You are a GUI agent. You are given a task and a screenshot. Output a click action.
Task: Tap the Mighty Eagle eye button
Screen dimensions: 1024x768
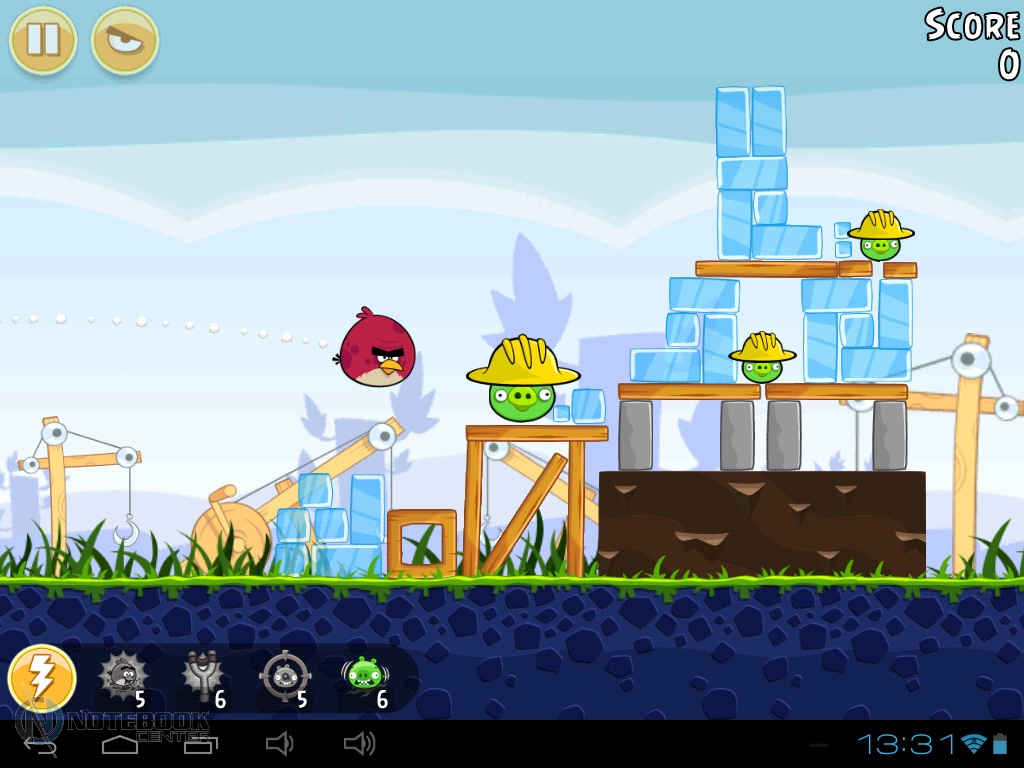[x=125, y=40]
